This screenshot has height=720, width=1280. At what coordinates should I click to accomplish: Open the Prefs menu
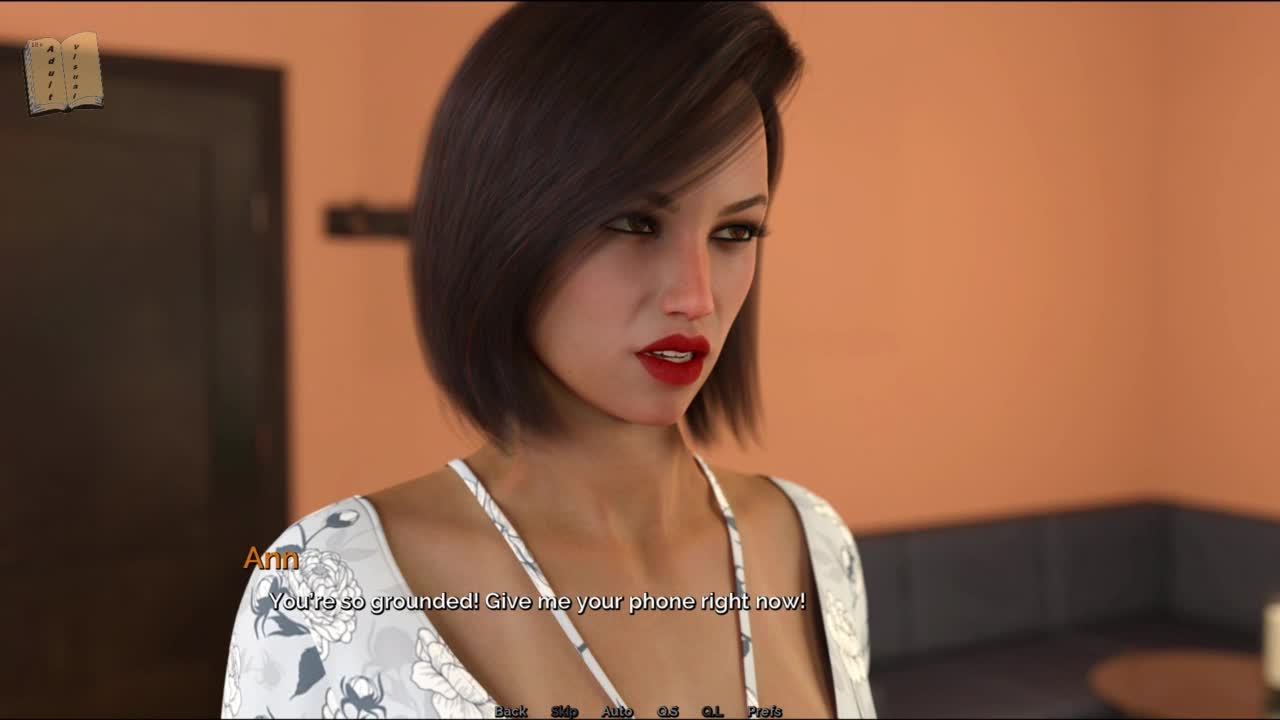click(x=765, y=711)
